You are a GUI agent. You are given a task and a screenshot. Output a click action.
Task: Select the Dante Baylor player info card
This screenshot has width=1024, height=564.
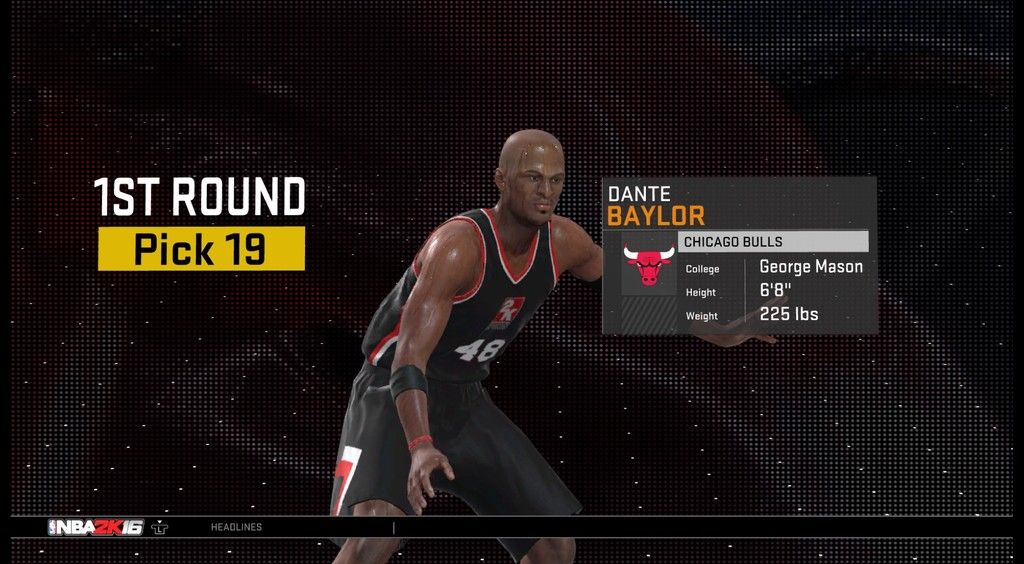[x=739, y=255]
